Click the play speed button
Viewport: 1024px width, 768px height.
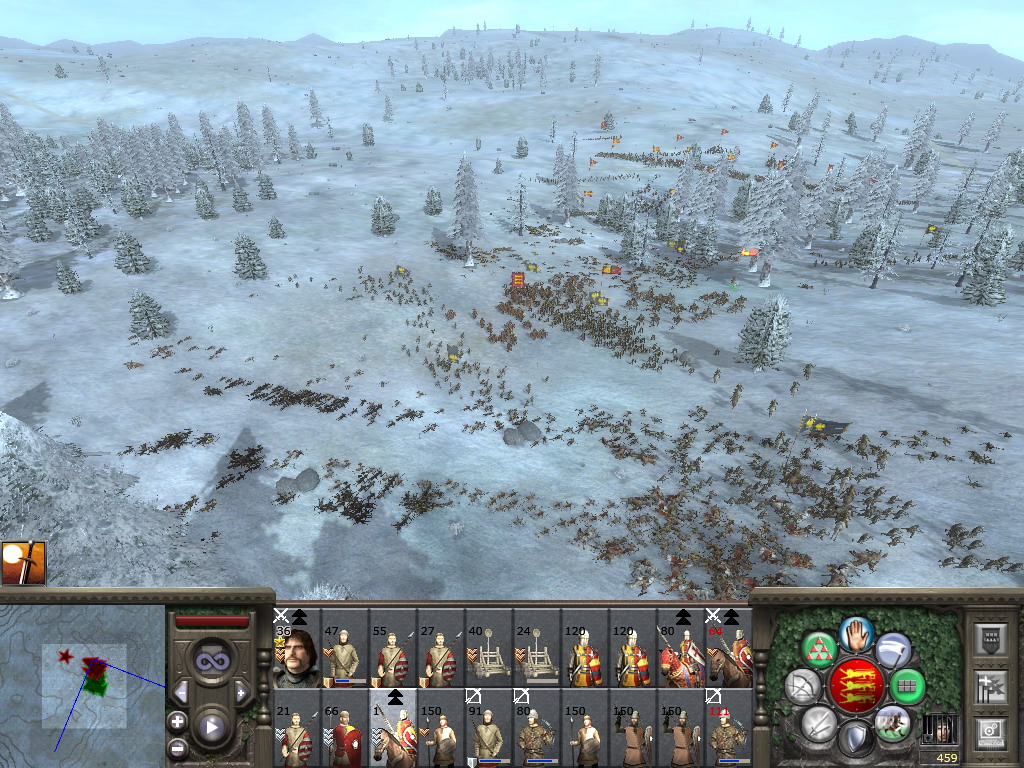tap(211, 727)
